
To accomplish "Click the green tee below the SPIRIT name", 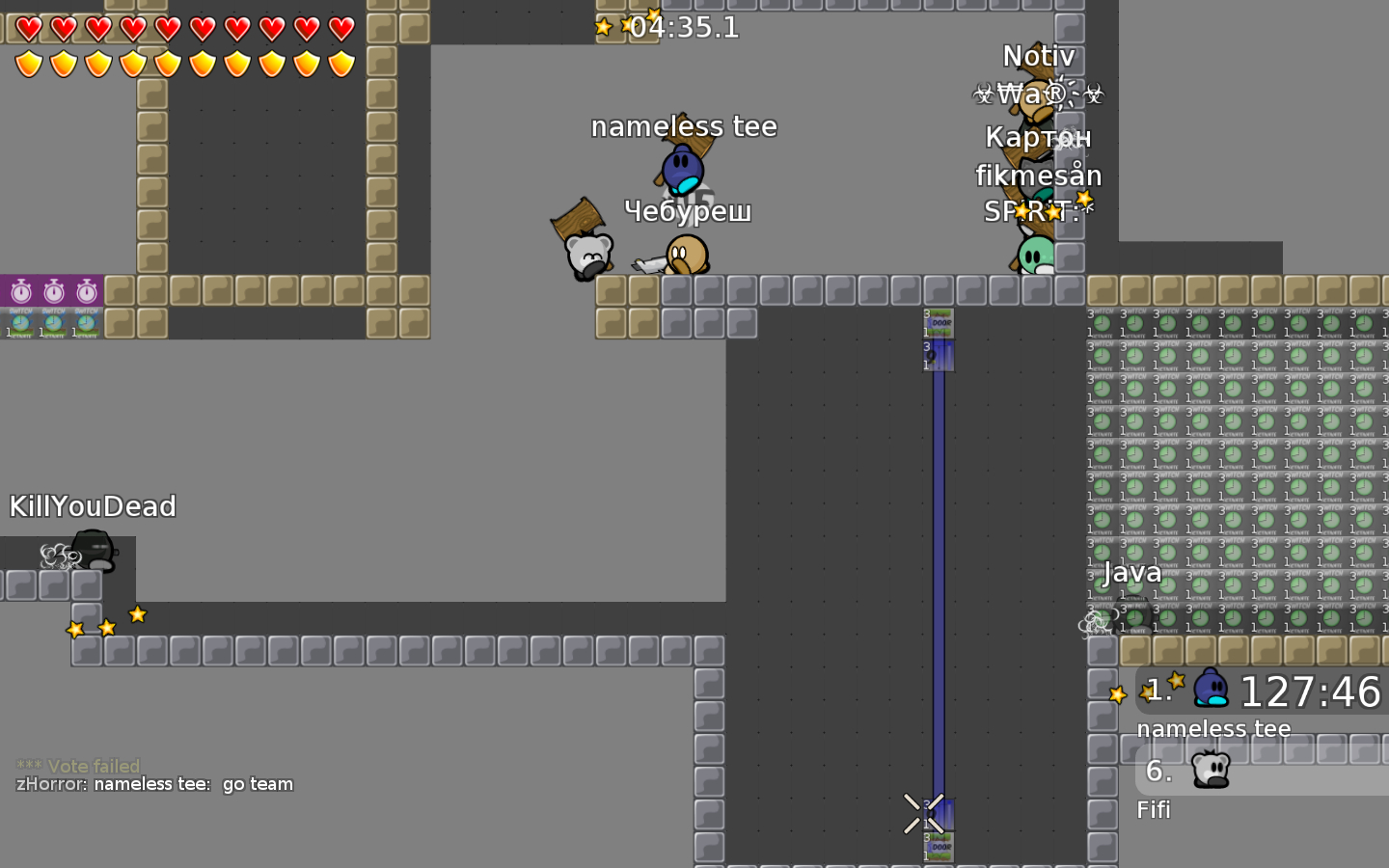I will (1037, 253).
